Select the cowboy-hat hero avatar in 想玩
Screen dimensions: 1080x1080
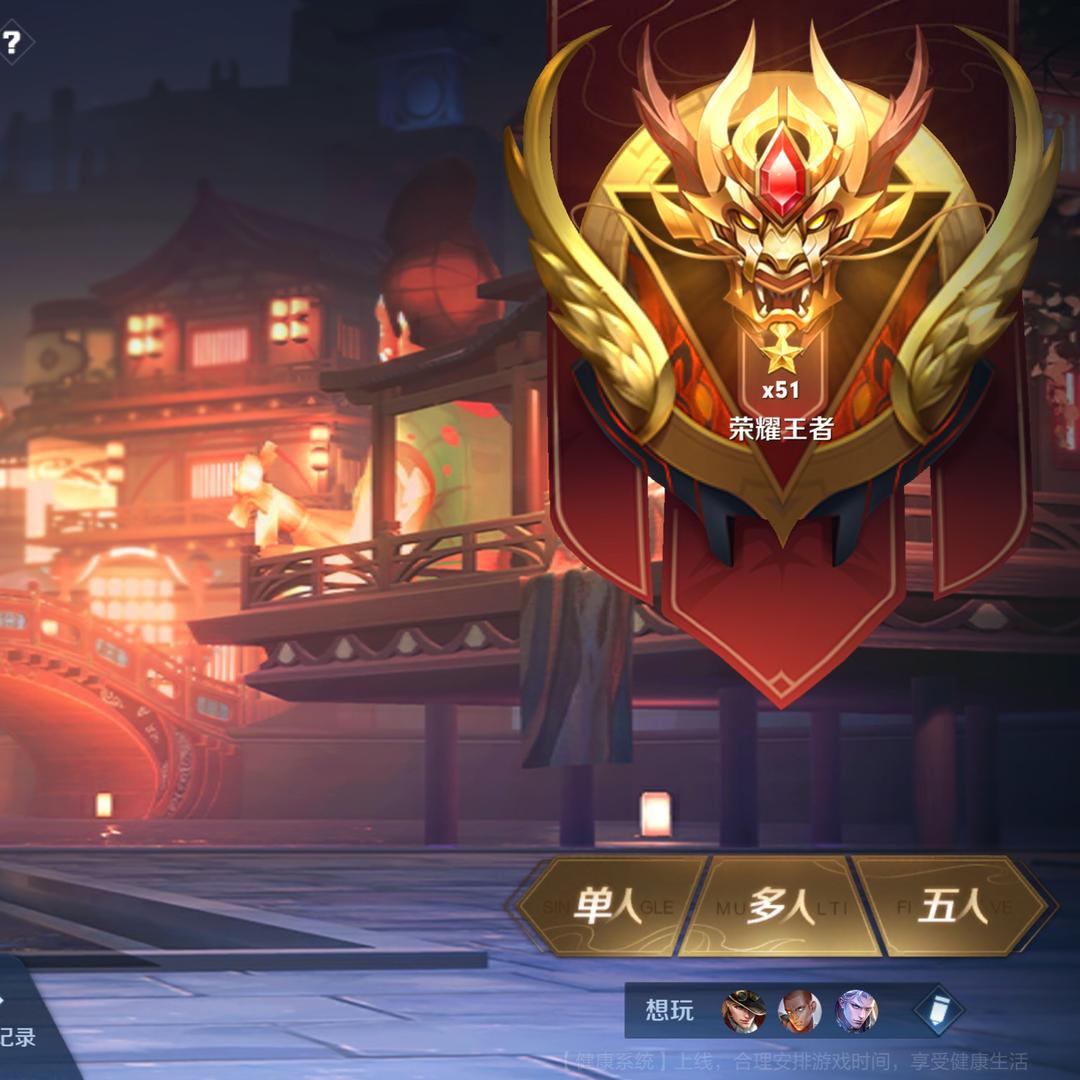744,1011
